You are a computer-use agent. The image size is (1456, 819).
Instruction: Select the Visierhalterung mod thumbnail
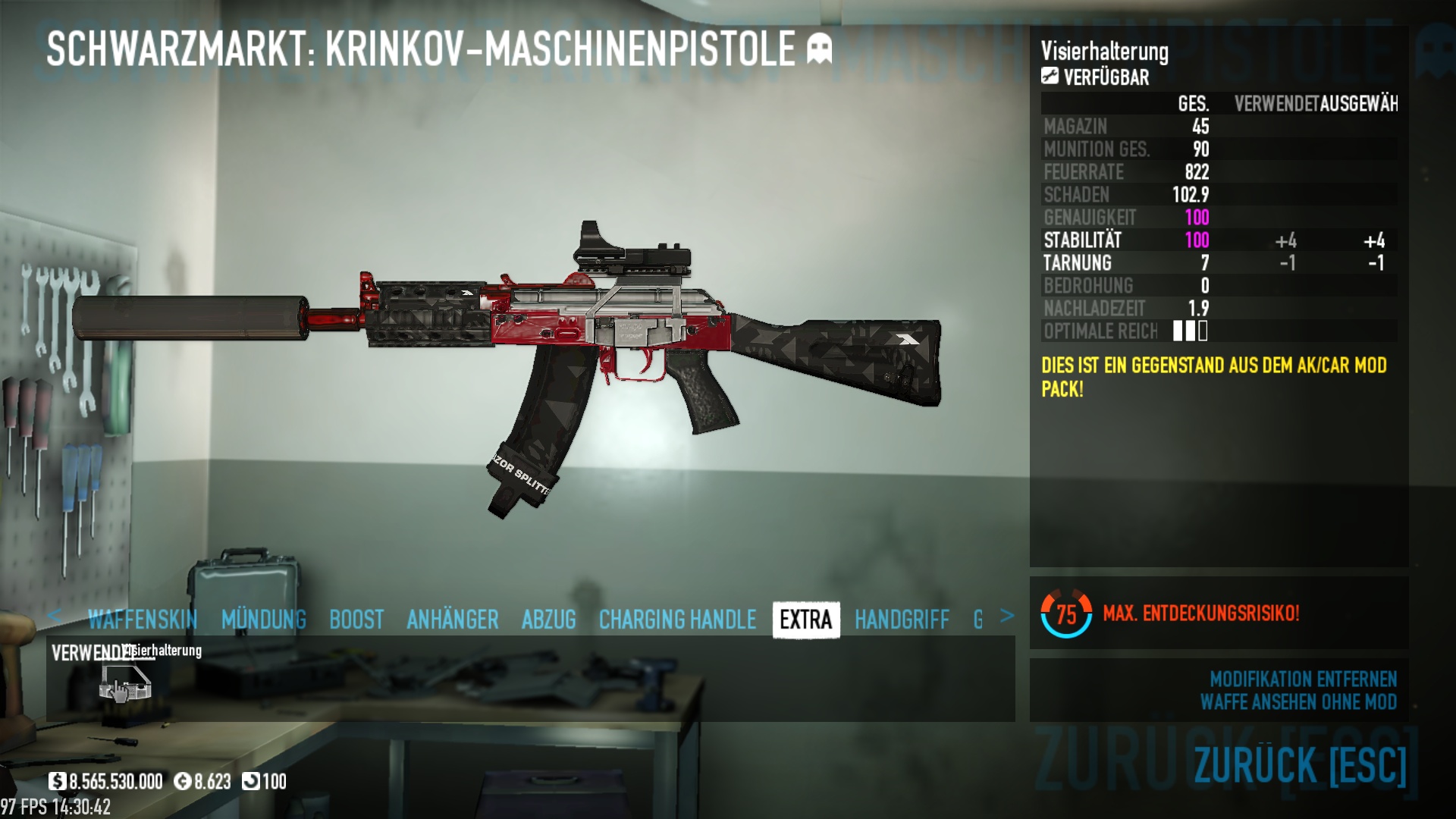(x=125, y=682)
